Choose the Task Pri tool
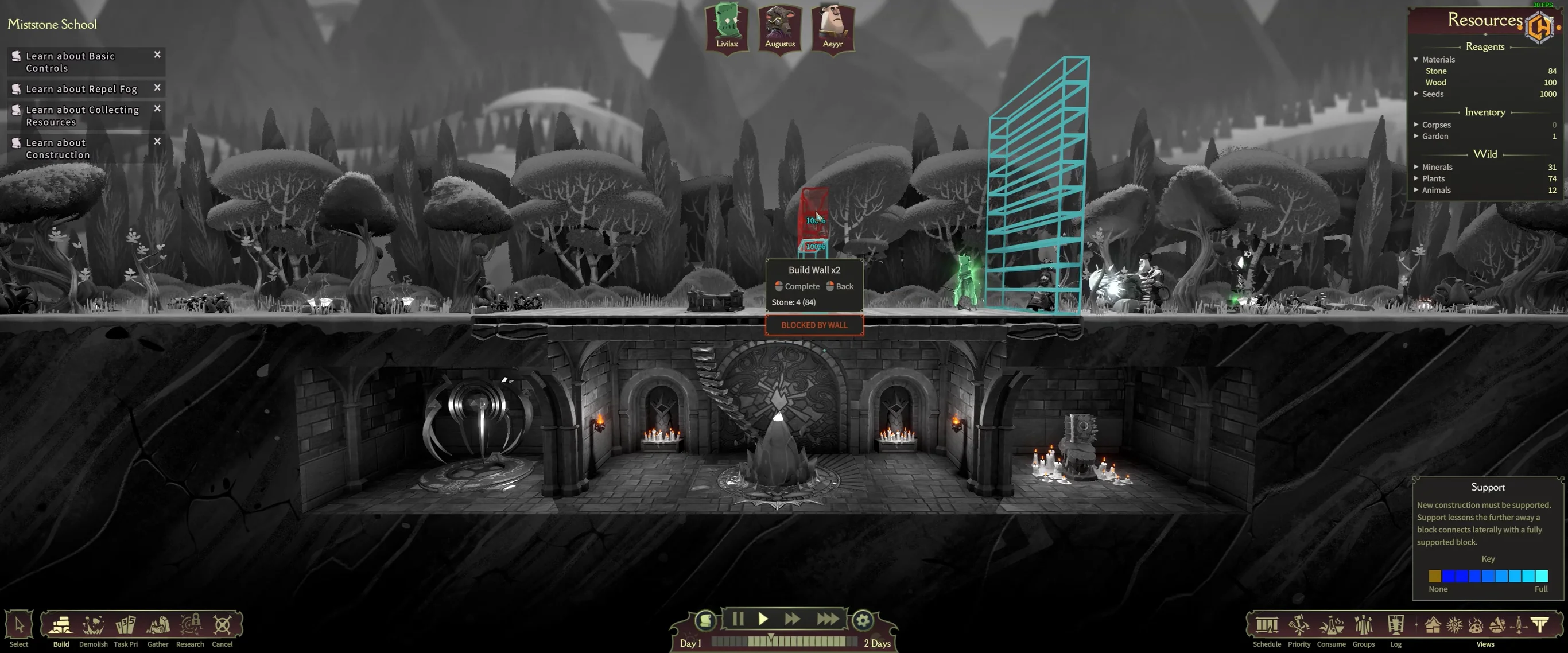Viewport: 1568px width, 653px height. coord(125,625)
